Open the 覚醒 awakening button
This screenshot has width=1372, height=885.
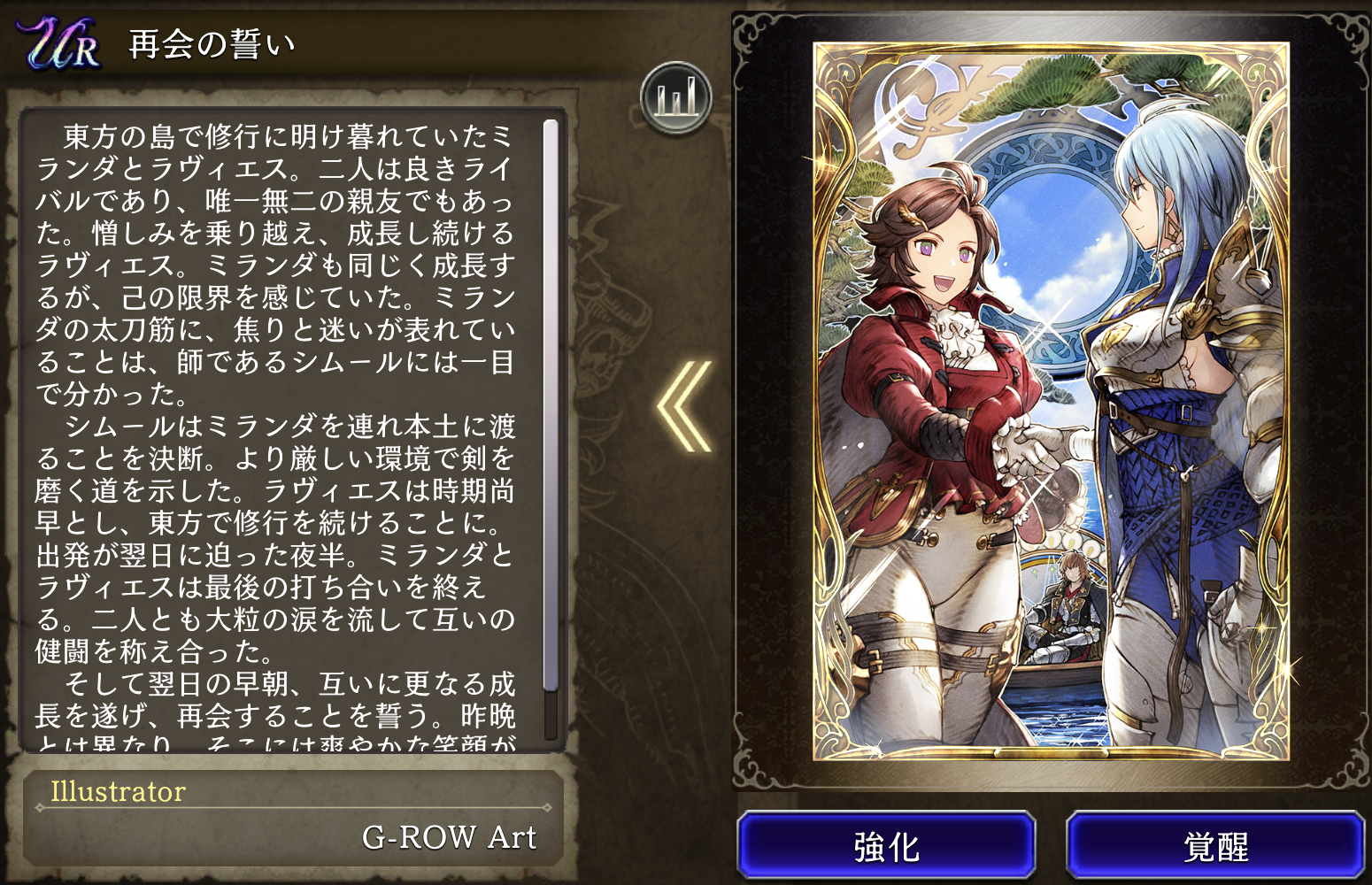coord(1215,845)
